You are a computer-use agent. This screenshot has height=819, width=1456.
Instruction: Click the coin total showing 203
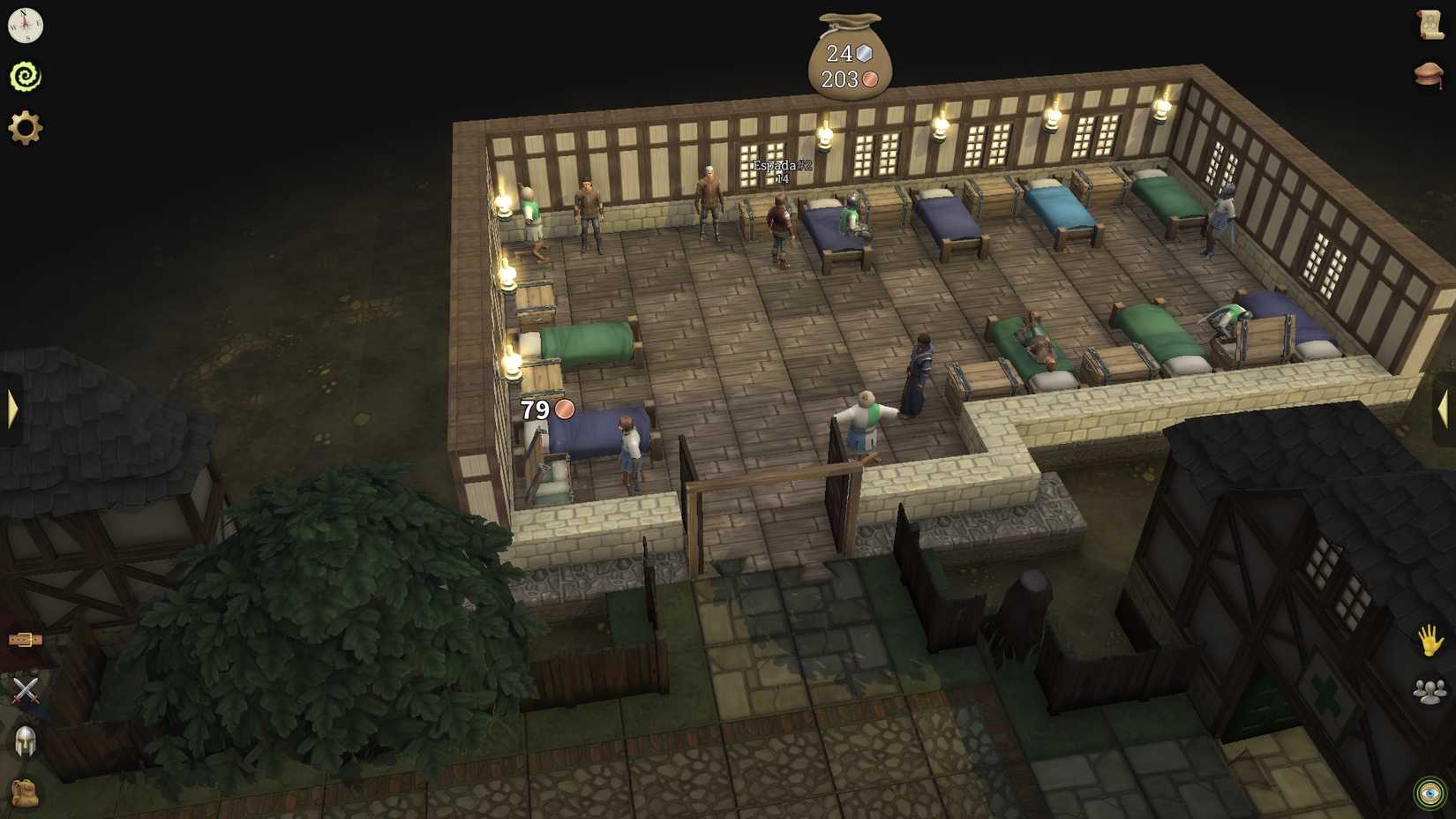[x=846, y=79]
